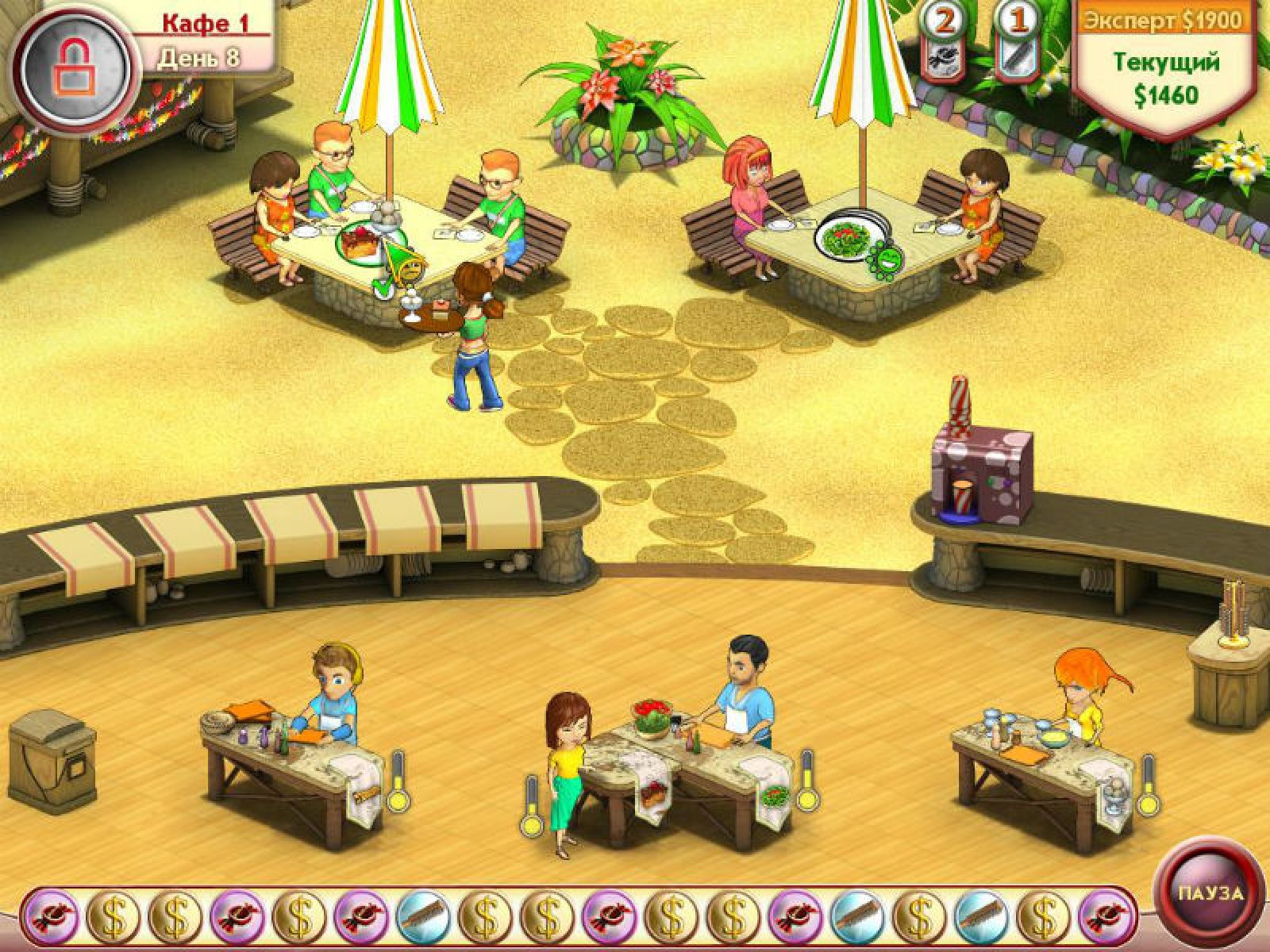Pick up the ready salad plate
The width and height of the screenshot is (1270, 952).
[x=772, y=796]
